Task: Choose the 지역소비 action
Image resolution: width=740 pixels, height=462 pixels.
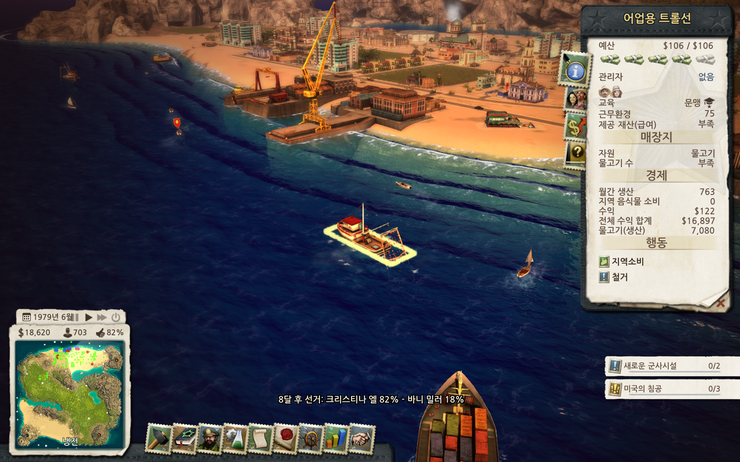Action: tap(626, 262)
